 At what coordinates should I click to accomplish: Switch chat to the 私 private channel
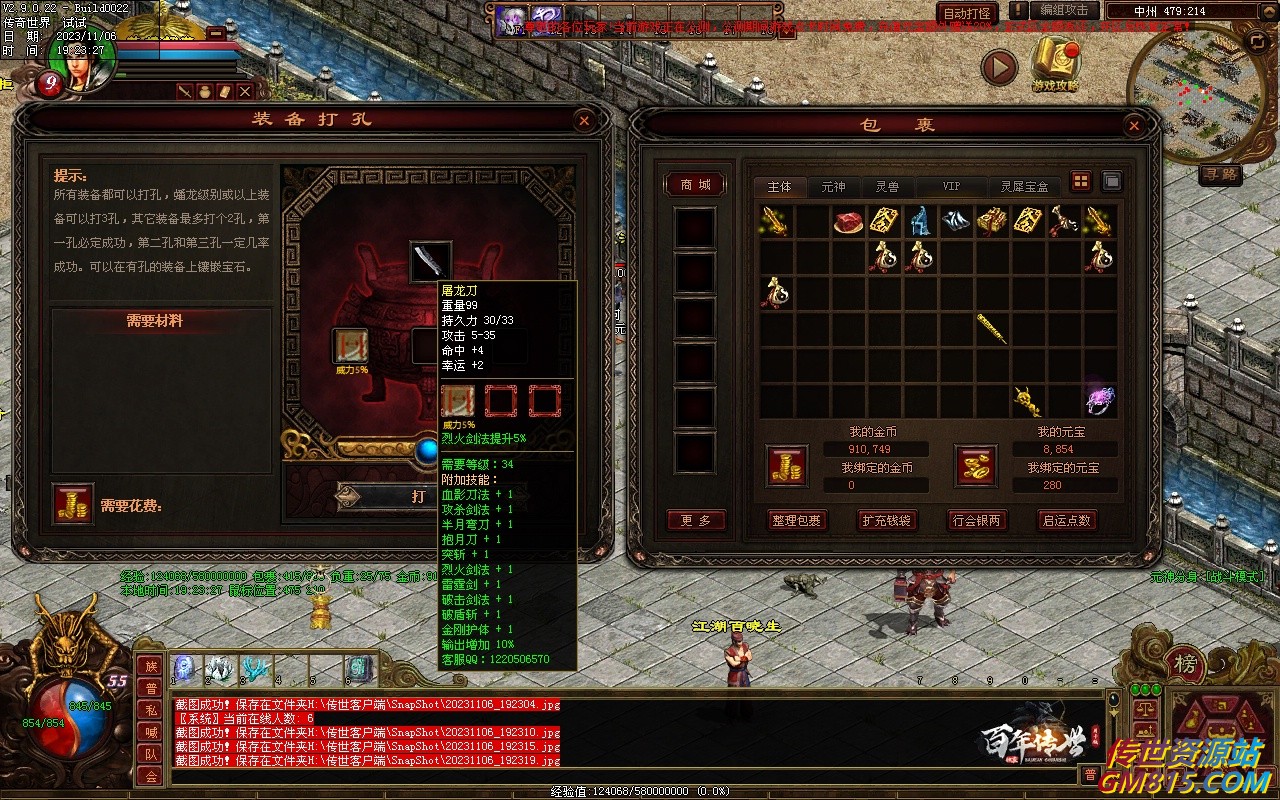coord(150,710)
